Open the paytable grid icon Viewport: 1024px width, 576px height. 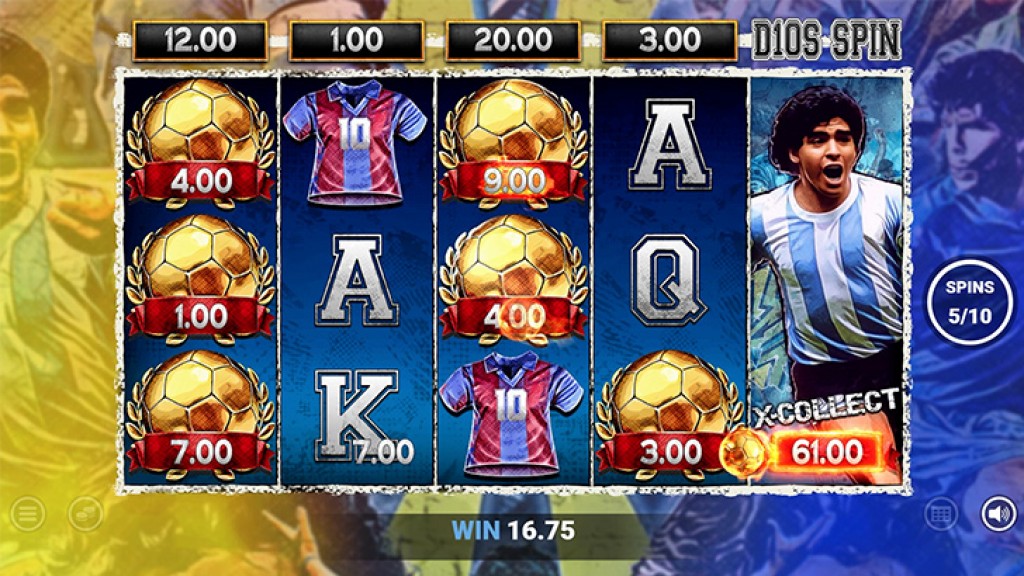pyautogui.click(x=941, y=515)
